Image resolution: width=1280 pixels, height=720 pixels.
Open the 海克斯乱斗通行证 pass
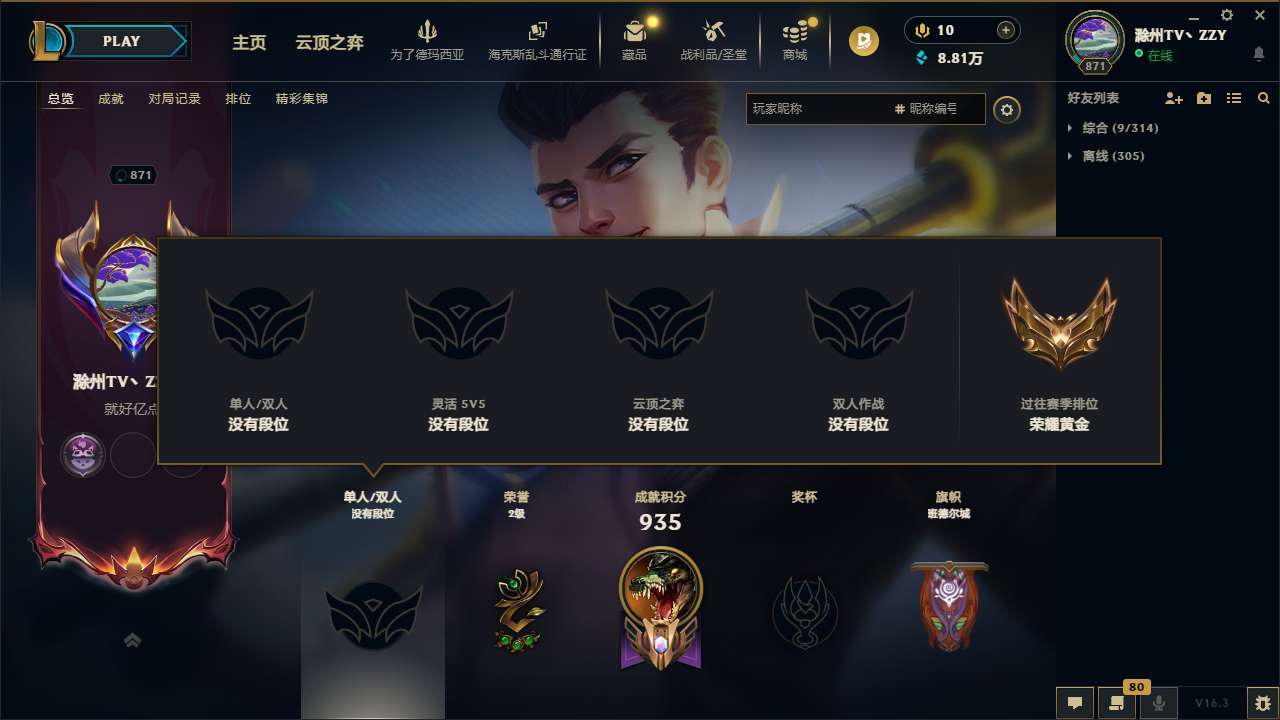pos(538,40)
